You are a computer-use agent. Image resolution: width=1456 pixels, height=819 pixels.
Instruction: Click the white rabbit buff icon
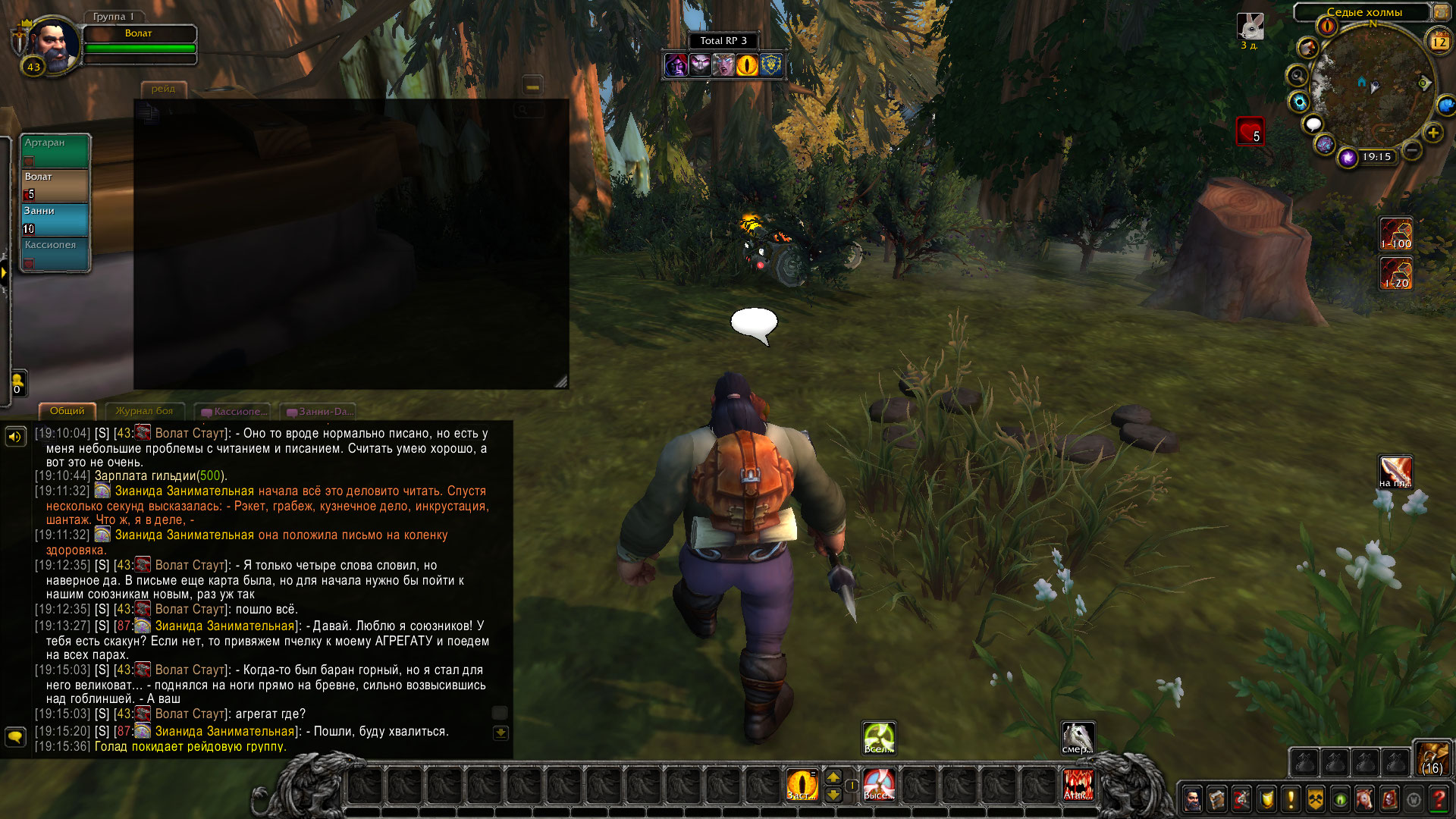pos(1250,27)
